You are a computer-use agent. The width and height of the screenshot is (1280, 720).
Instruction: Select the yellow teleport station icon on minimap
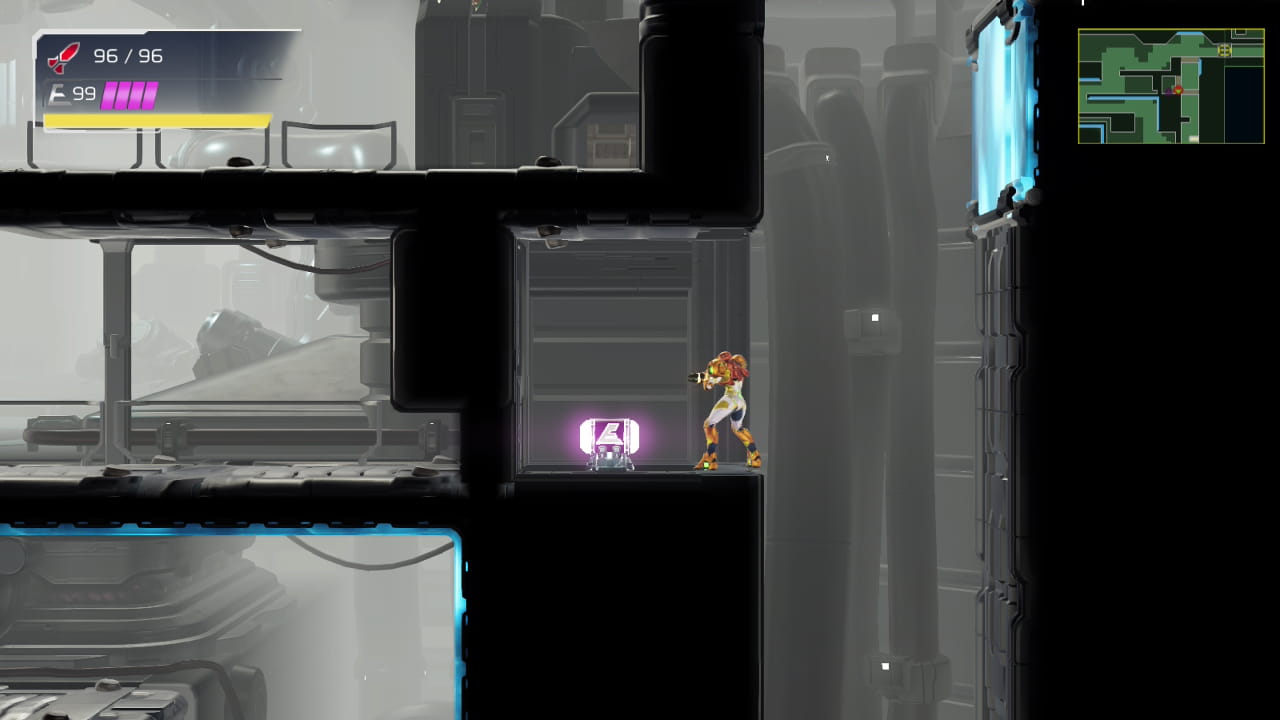pyautogui.click(x=1224, y=50)
